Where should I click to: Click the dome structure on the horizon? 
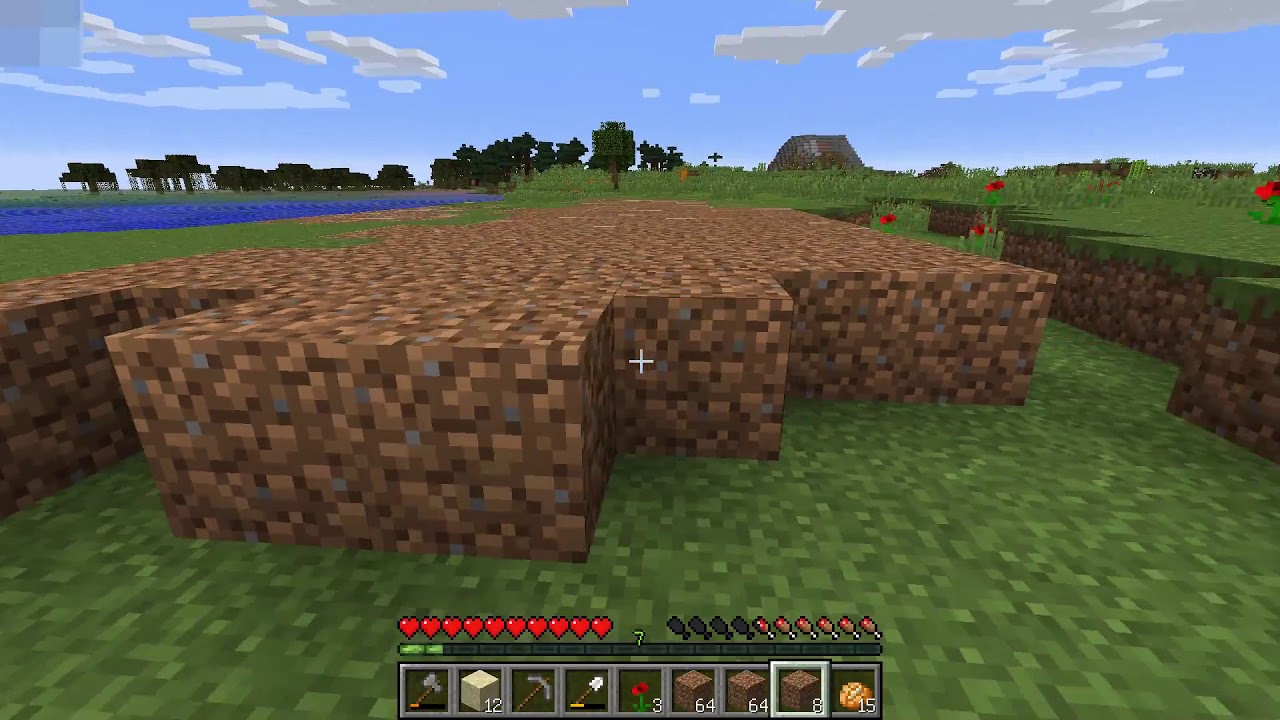click(x=818, y=152)
